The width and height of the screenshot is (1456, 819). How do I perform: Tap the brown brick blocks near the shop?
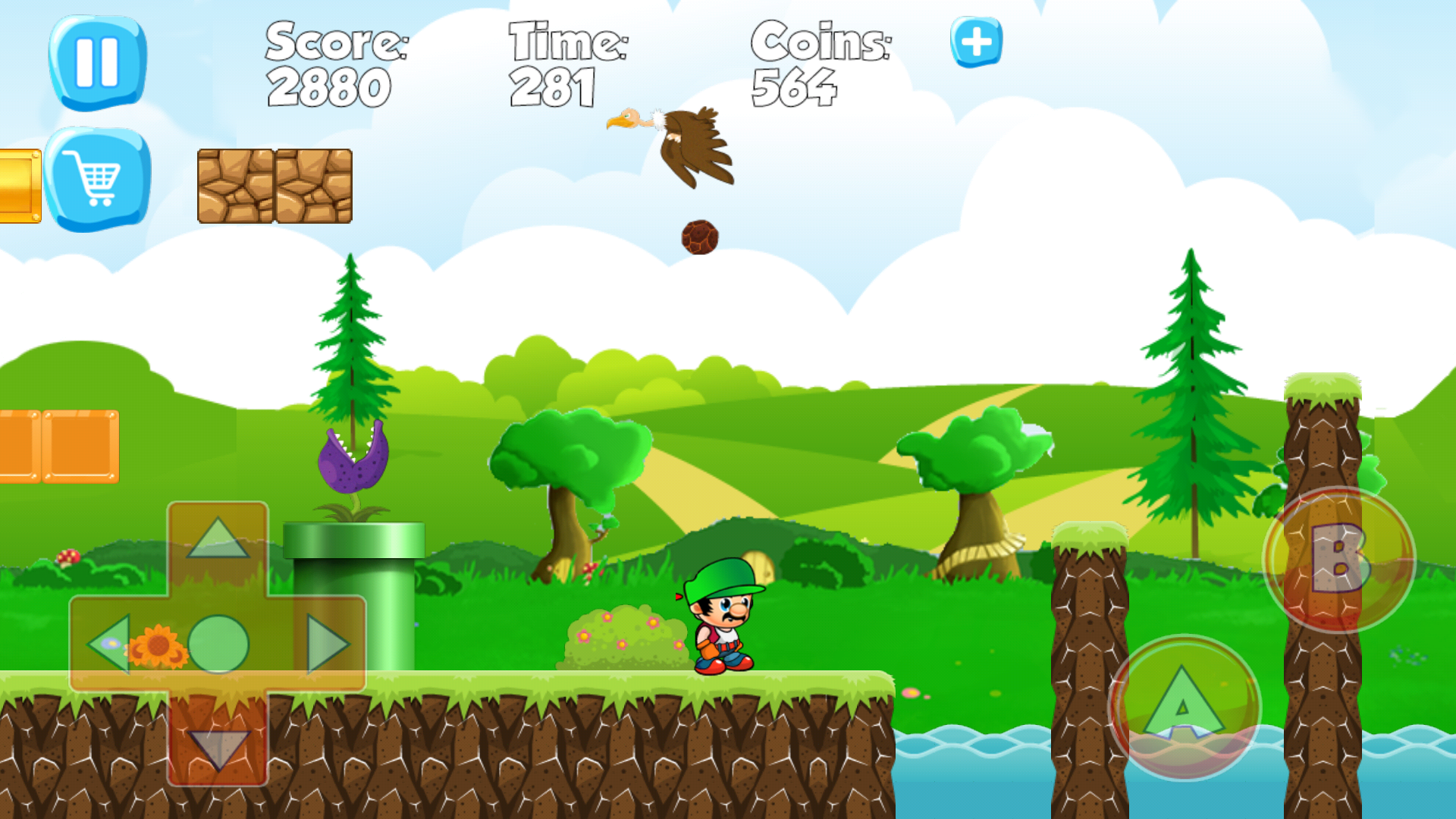pos(273,184)
